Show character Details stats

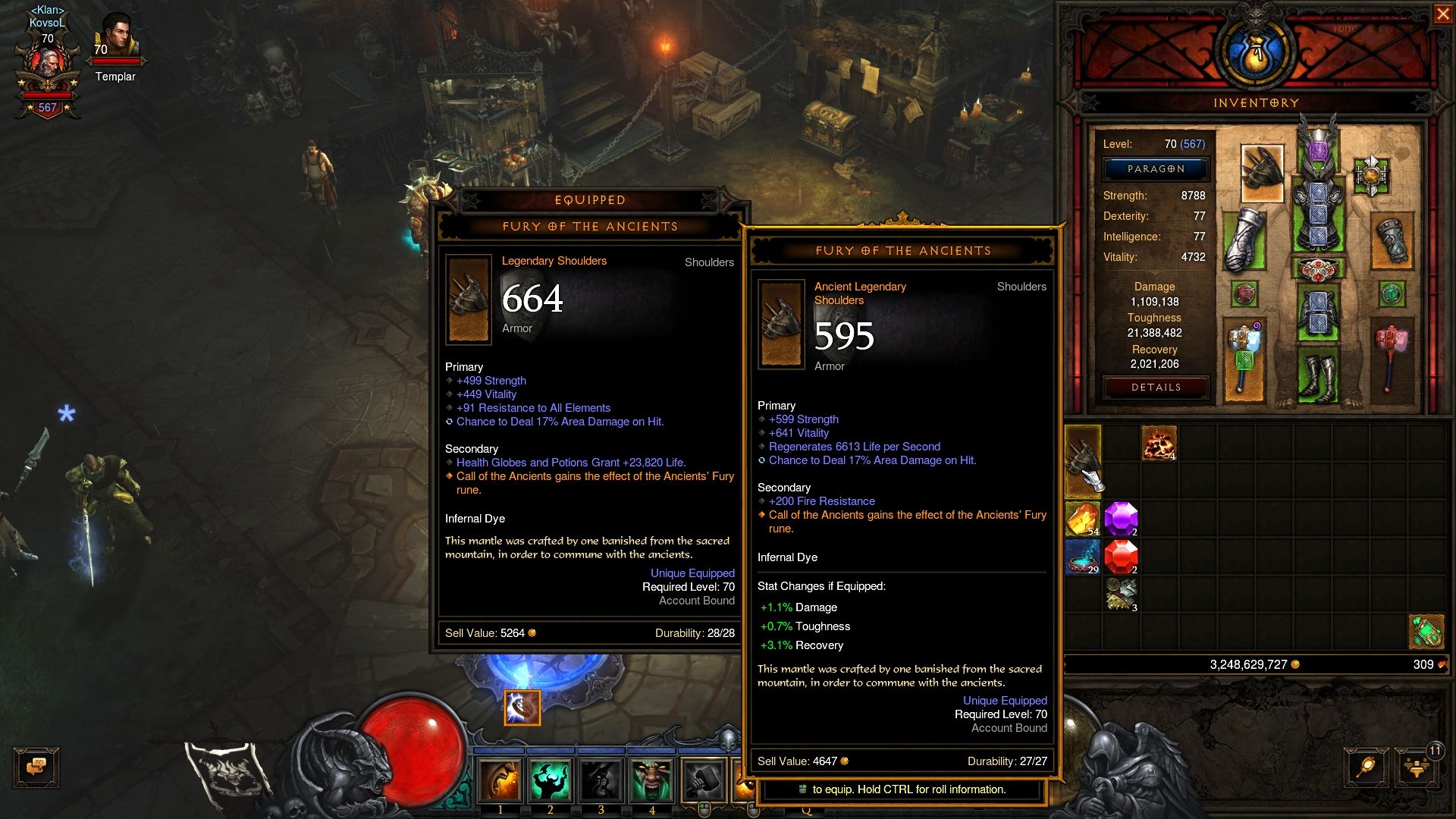tap(1156, 388)
